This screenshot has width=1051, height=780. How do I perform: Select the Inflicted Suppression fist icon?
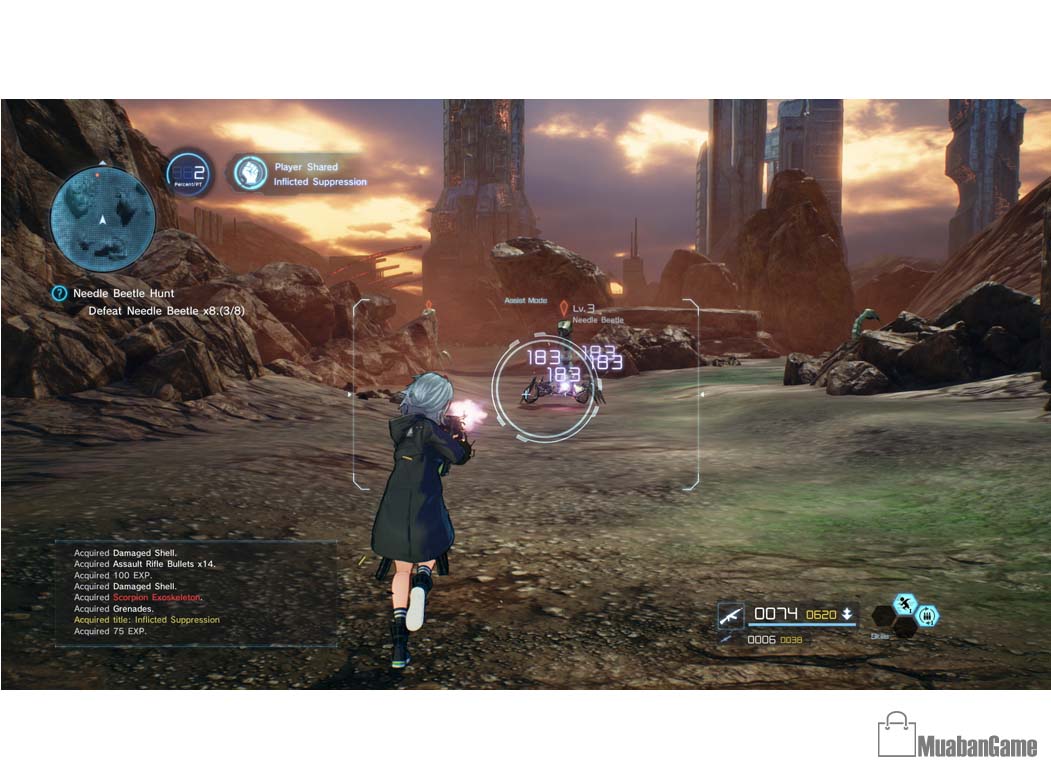[250, 173]
